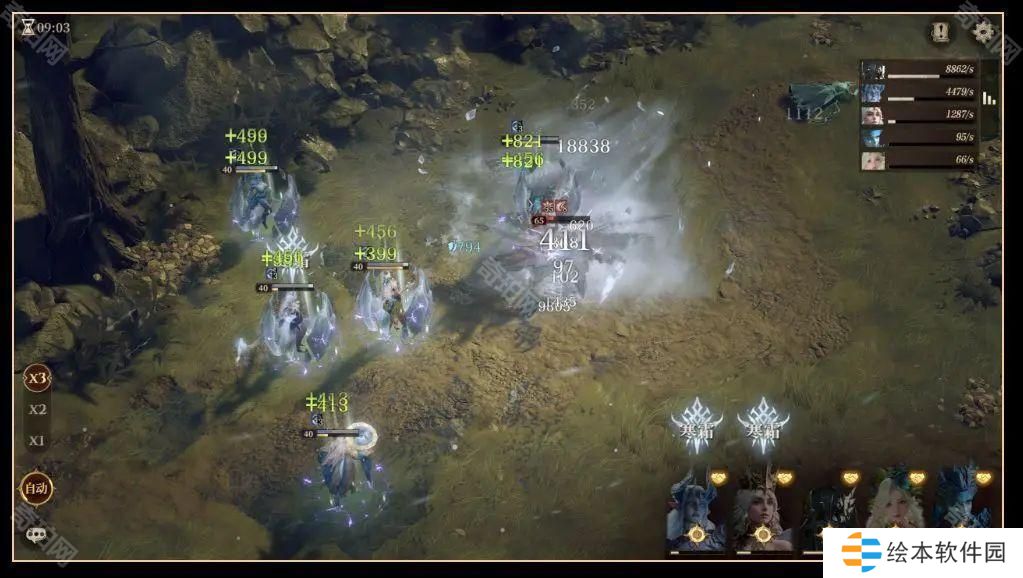Viewport: 1023px width, 578px height.
Task: Click the exclamation mark info icon
Action: coord(939,31)
